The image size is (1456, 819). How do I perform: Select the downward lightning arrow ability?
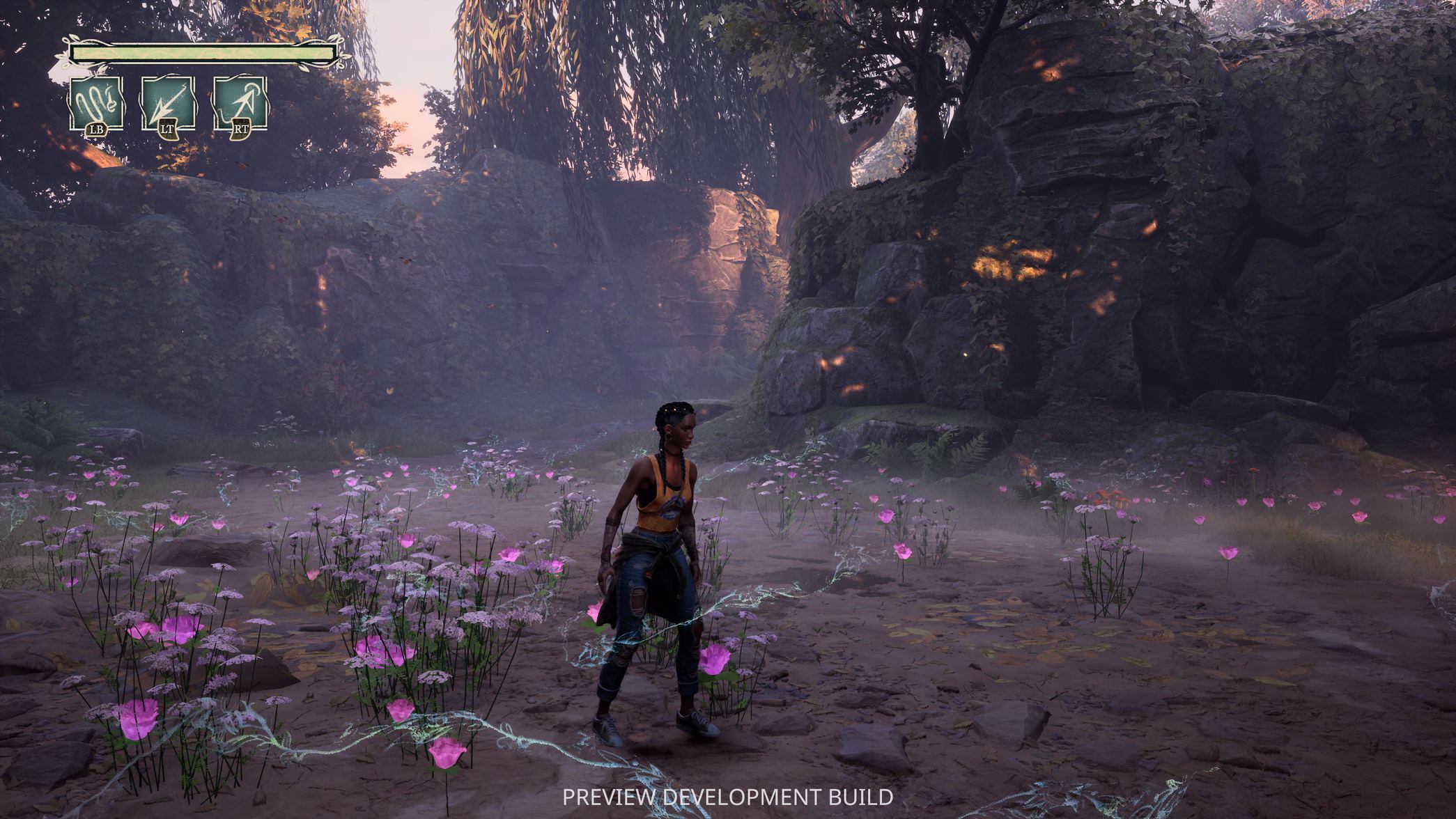168,103
